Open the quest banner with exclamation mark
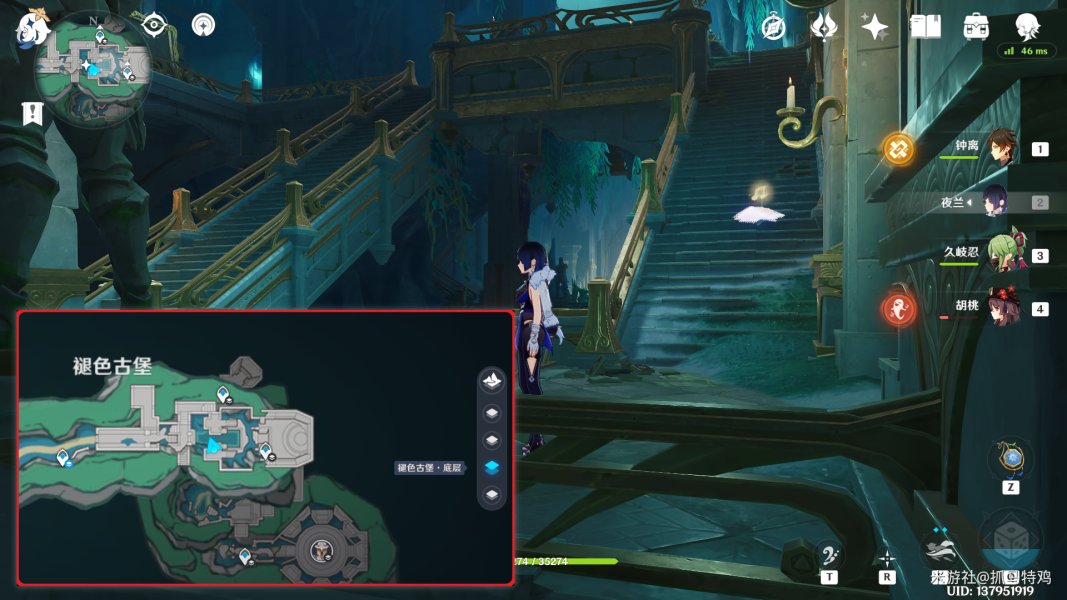Image resolution: width=1067 pixels, height=600 pixels. pyautogui.click(x=32, y=113)
